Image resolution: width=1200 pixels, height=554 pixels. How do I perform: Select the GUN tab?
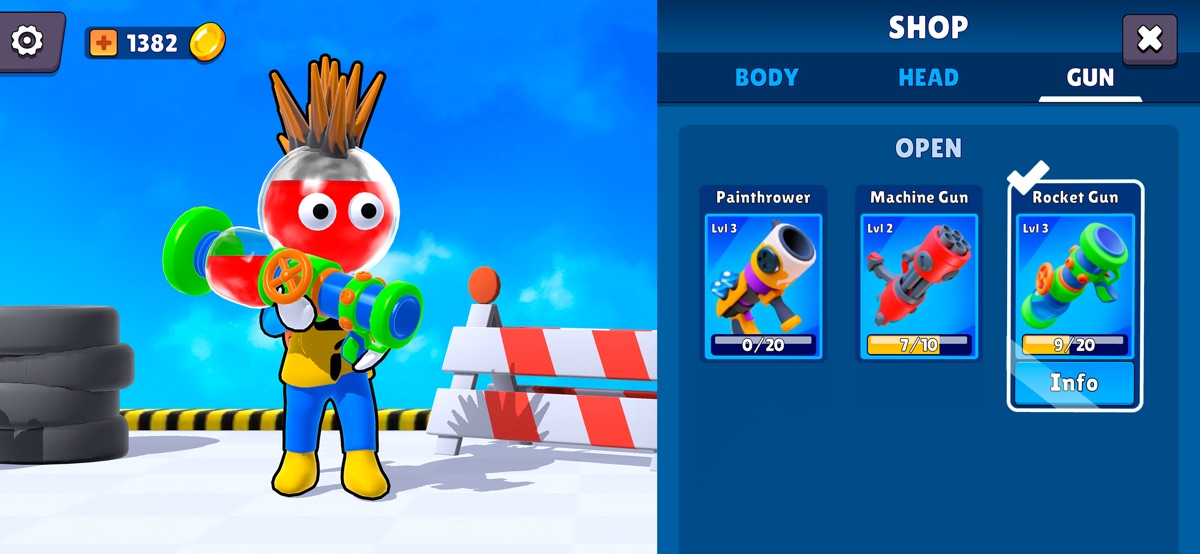point(1090,78)
